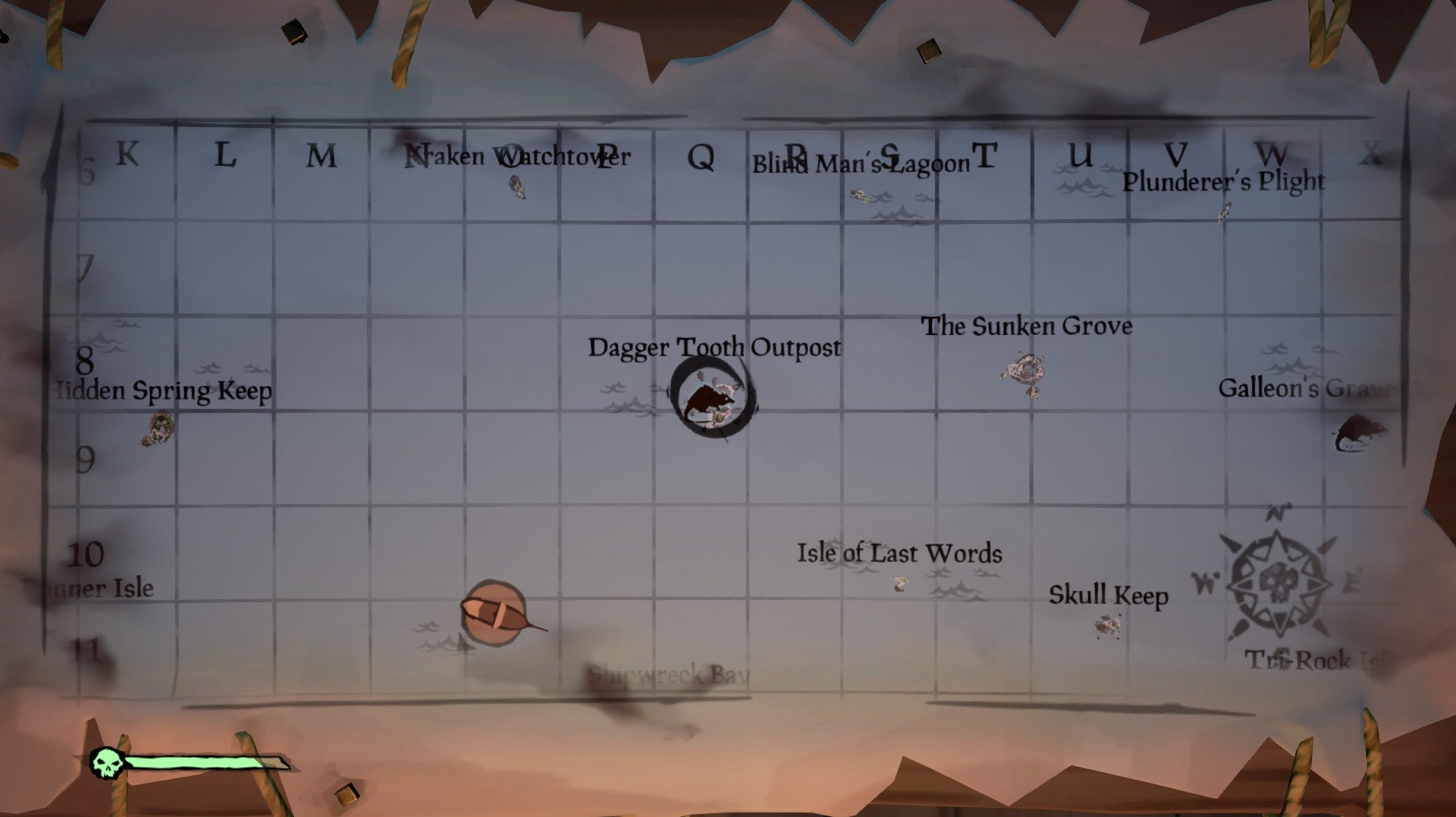
Task: Click the Kraken Watchtower island icon
Action: 517,187
